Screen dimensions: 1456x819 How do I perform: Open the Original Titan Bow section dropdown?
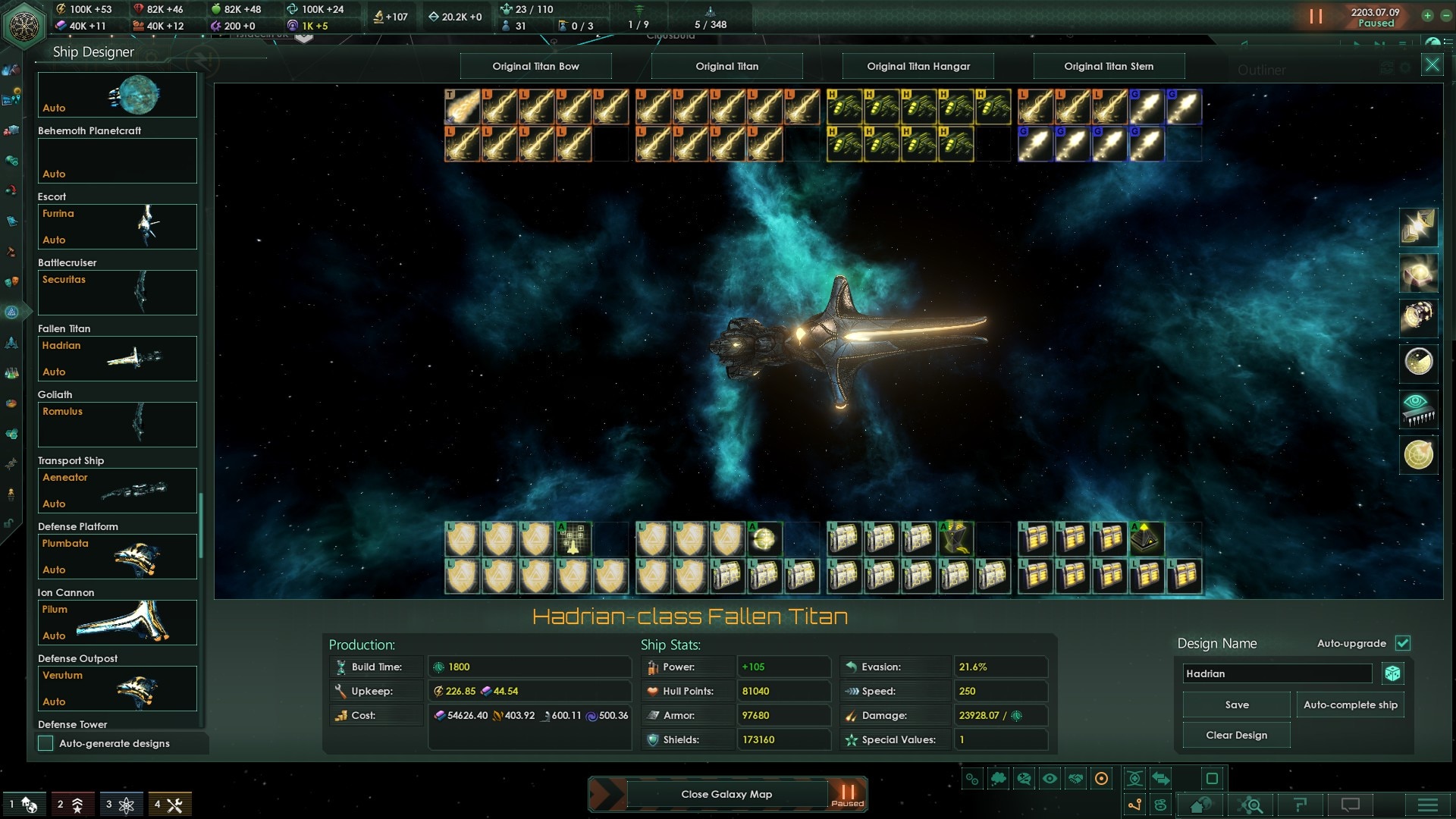pyautogui.click(x=535, y=66)
